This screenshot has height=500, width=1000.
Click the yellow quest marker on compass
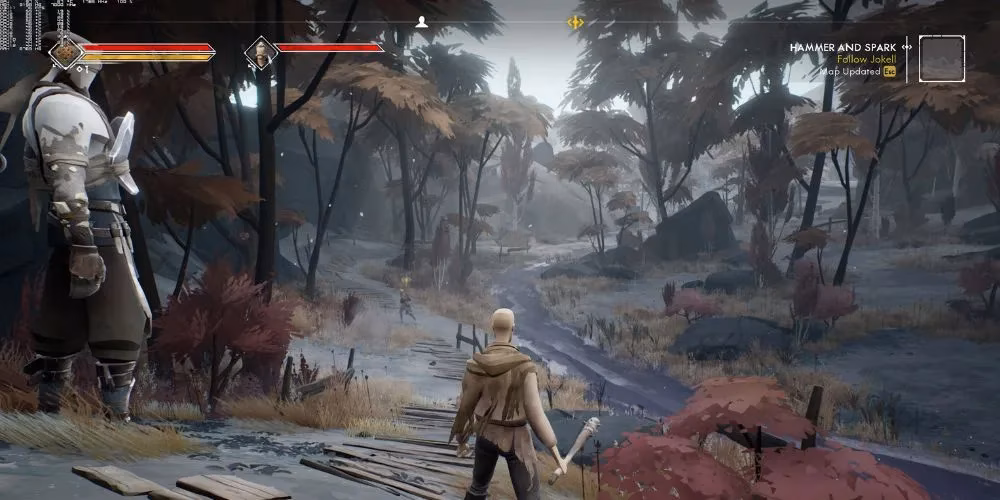tap(575, 22)
